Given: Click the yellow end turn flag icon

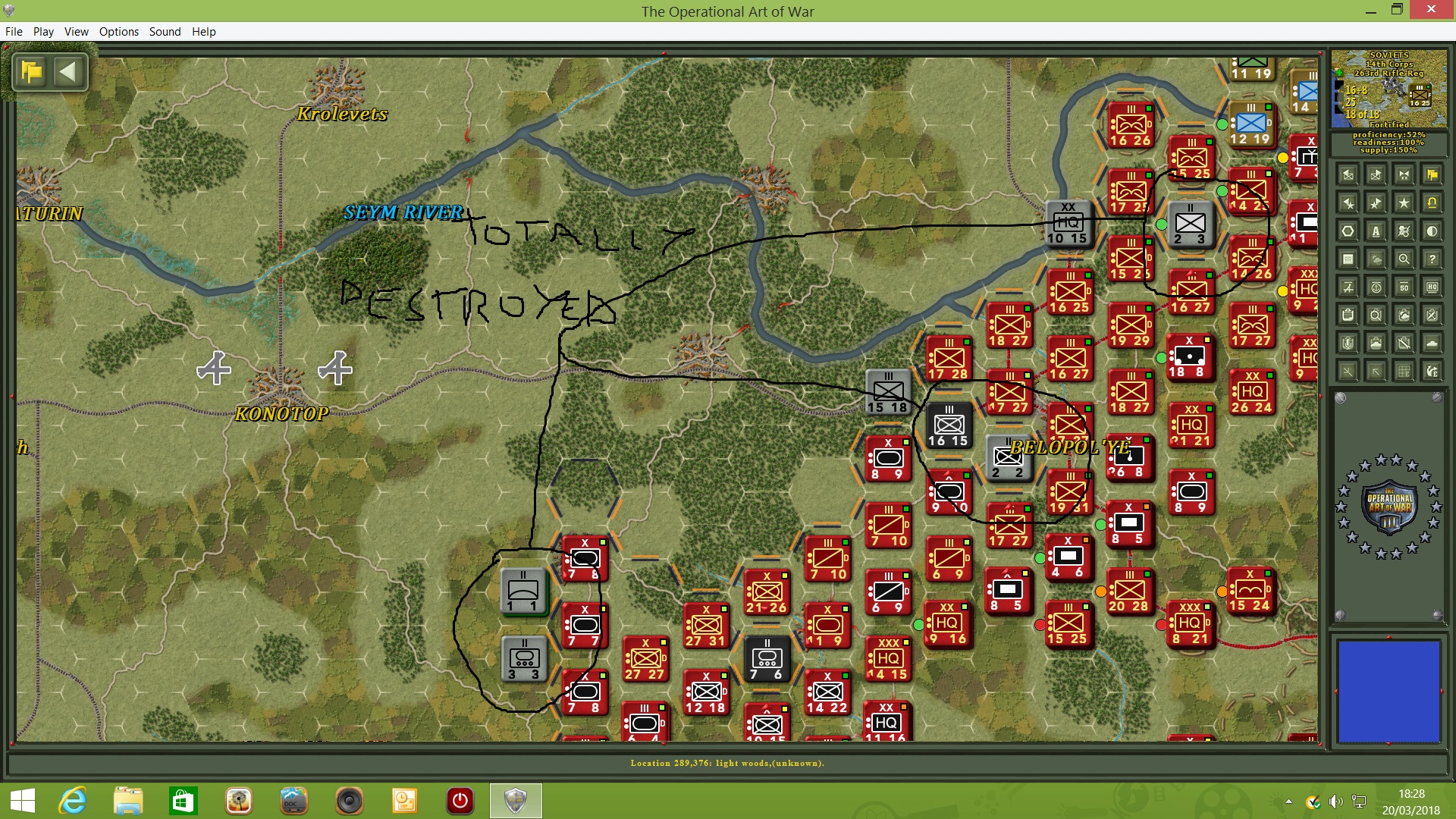Looking at the screenshot, I should (1432, 174).
